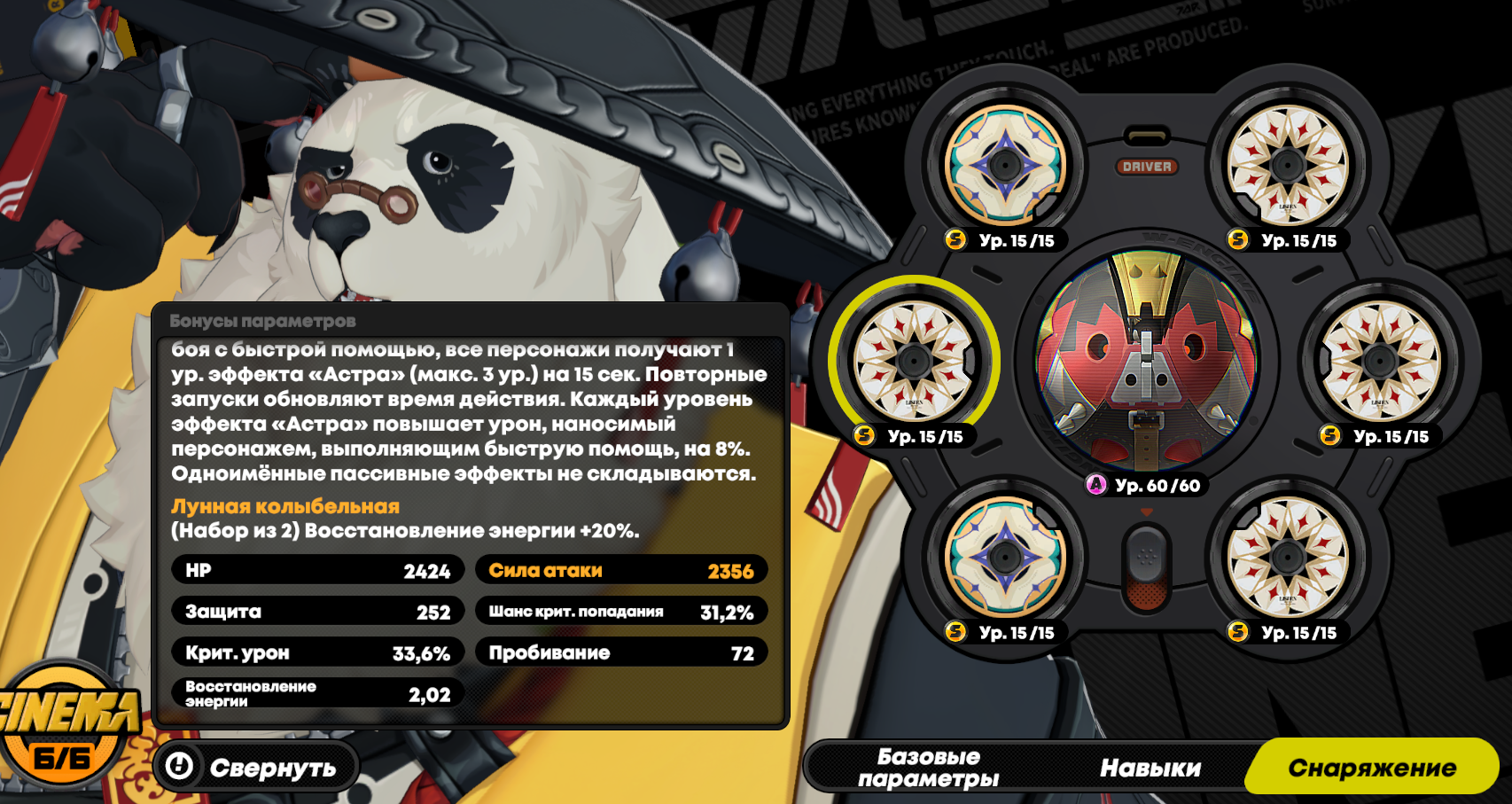Select the Снаряжение tab
This screenshot has width=1512, height=804.
click(1371, 768)
